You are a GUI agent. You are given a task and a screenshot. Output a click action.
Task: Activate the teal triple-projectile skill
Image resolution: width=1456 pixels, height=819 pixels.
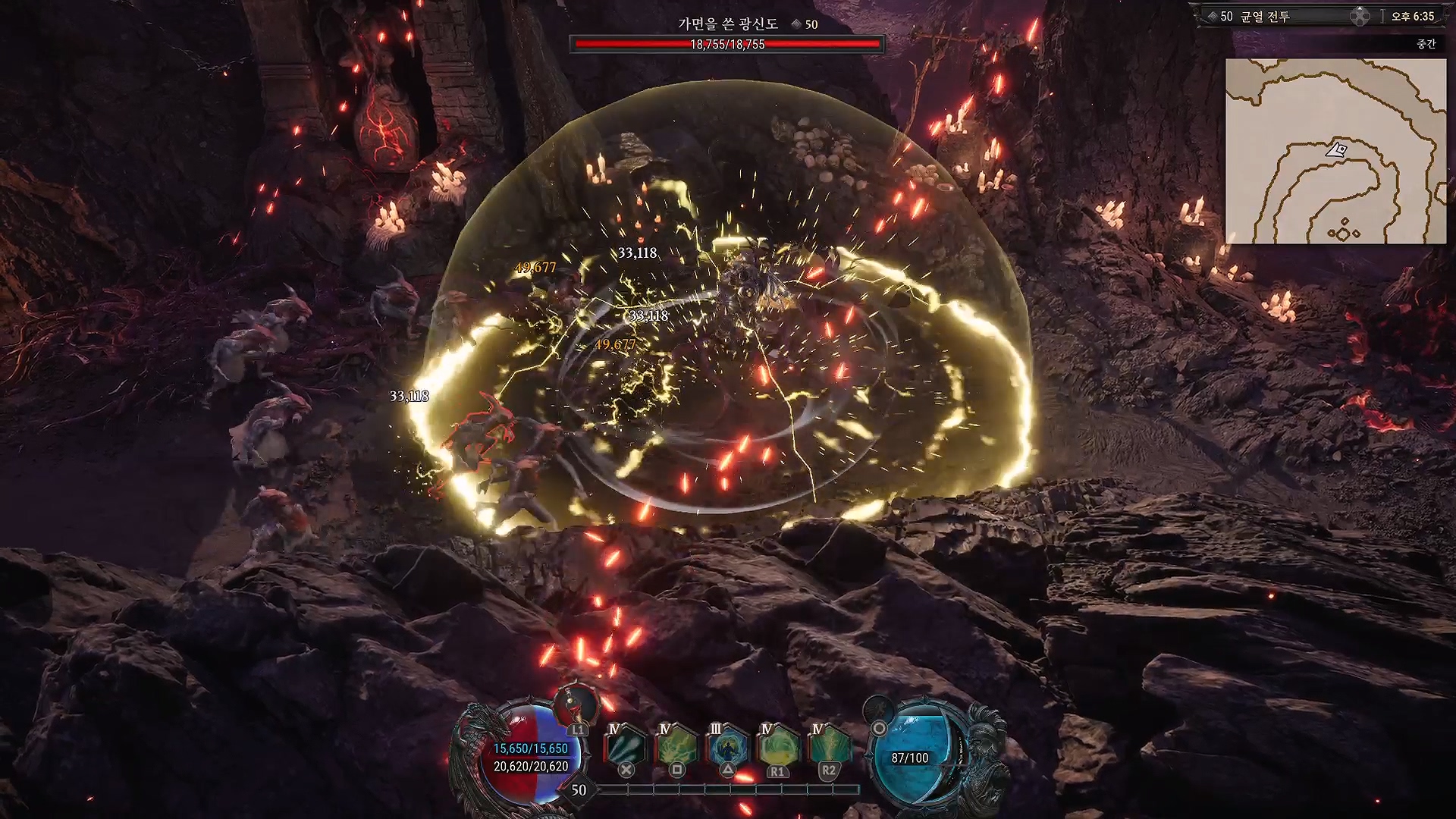pyautogui.click(x=625, y=746)
